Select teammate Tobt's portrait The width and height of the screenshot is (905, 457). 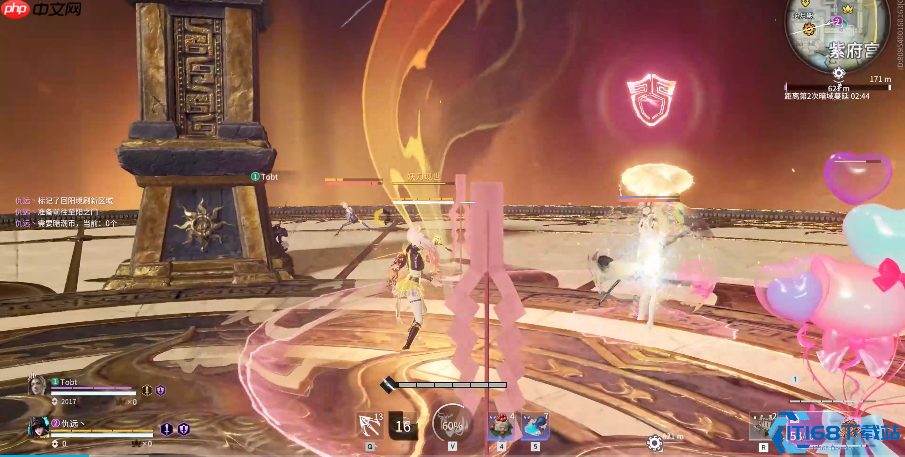tap(38, 386)
